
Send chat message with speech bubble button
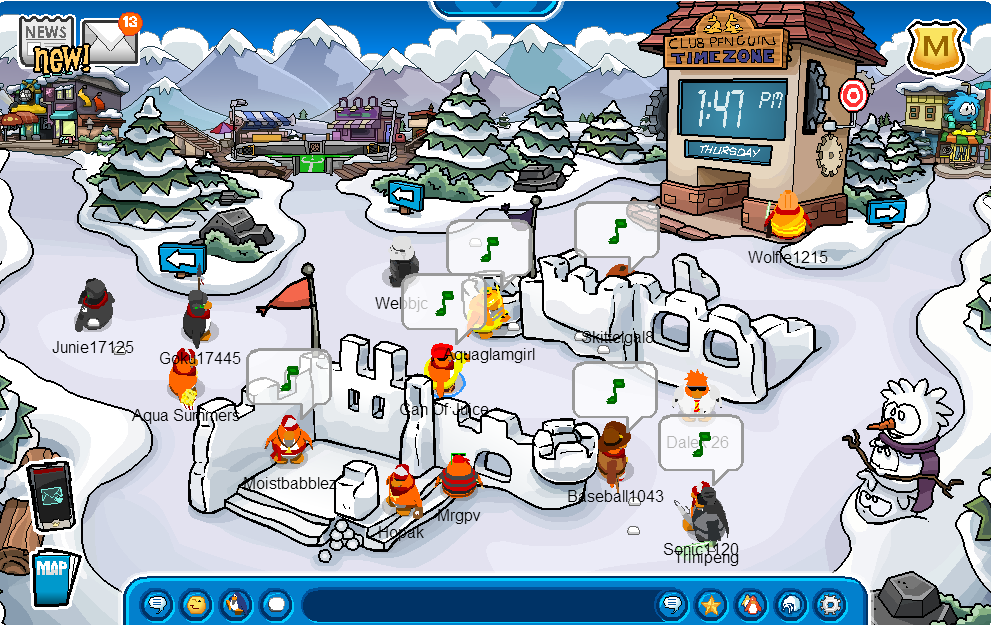[x=673, y=604]
